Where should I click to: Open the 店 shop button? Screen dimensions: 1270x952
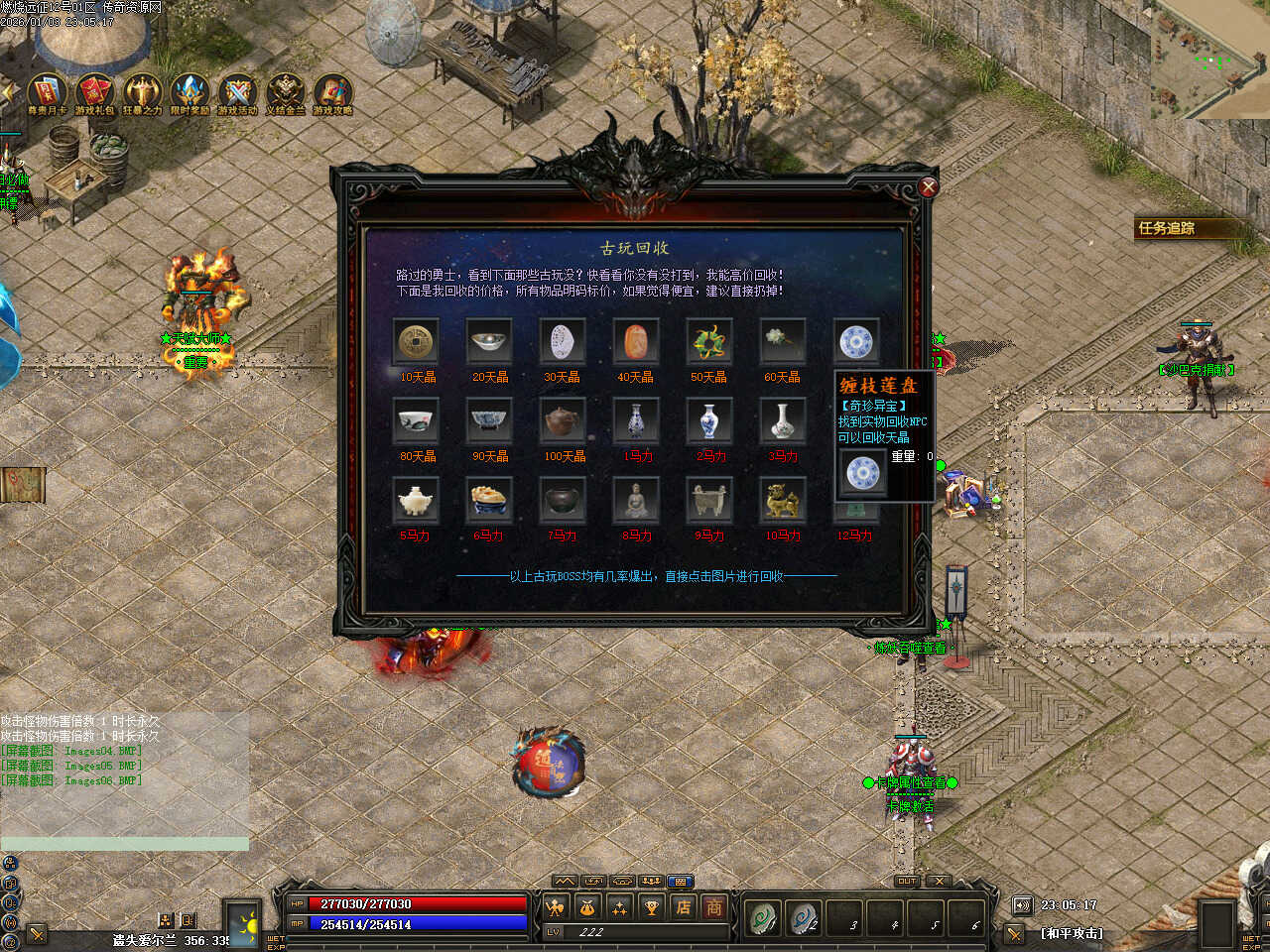click(x=684, y=906)
